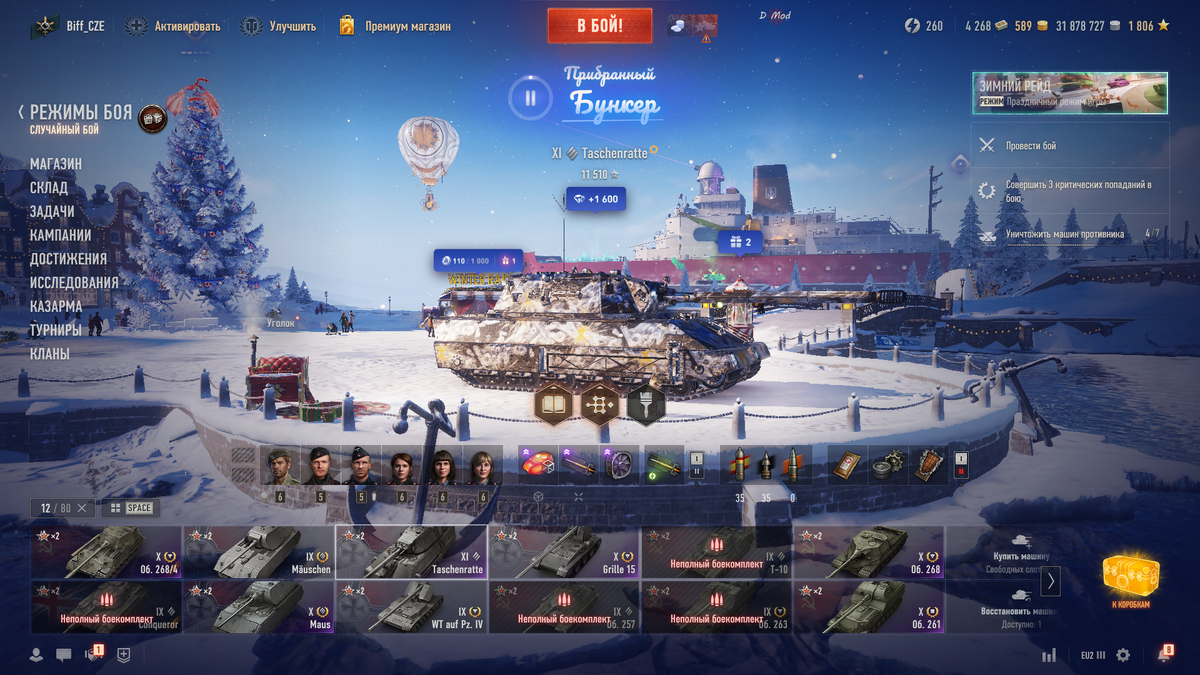Open the ЗАДАЧИ missions menu
The image size is (1200, 675).
(x=52, y=212)
